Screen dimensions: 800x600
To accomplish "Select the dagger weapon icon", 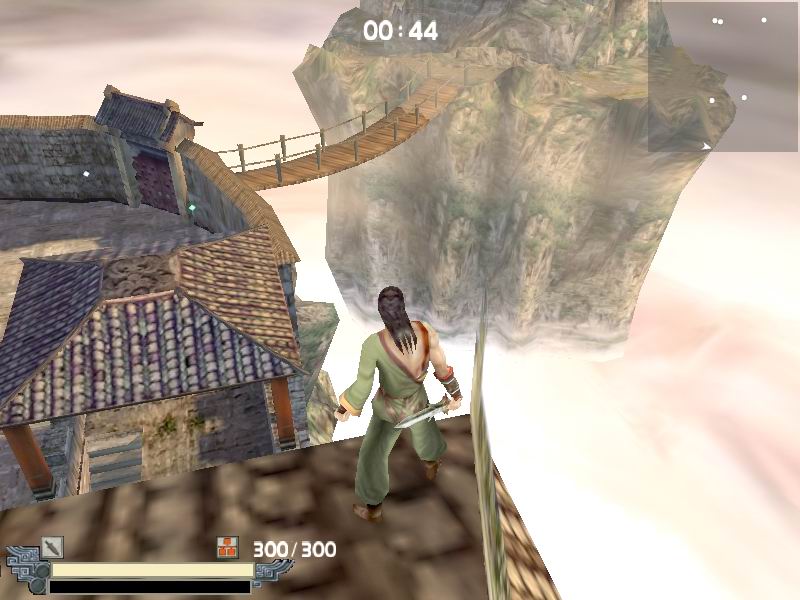I will coord(52,547).
